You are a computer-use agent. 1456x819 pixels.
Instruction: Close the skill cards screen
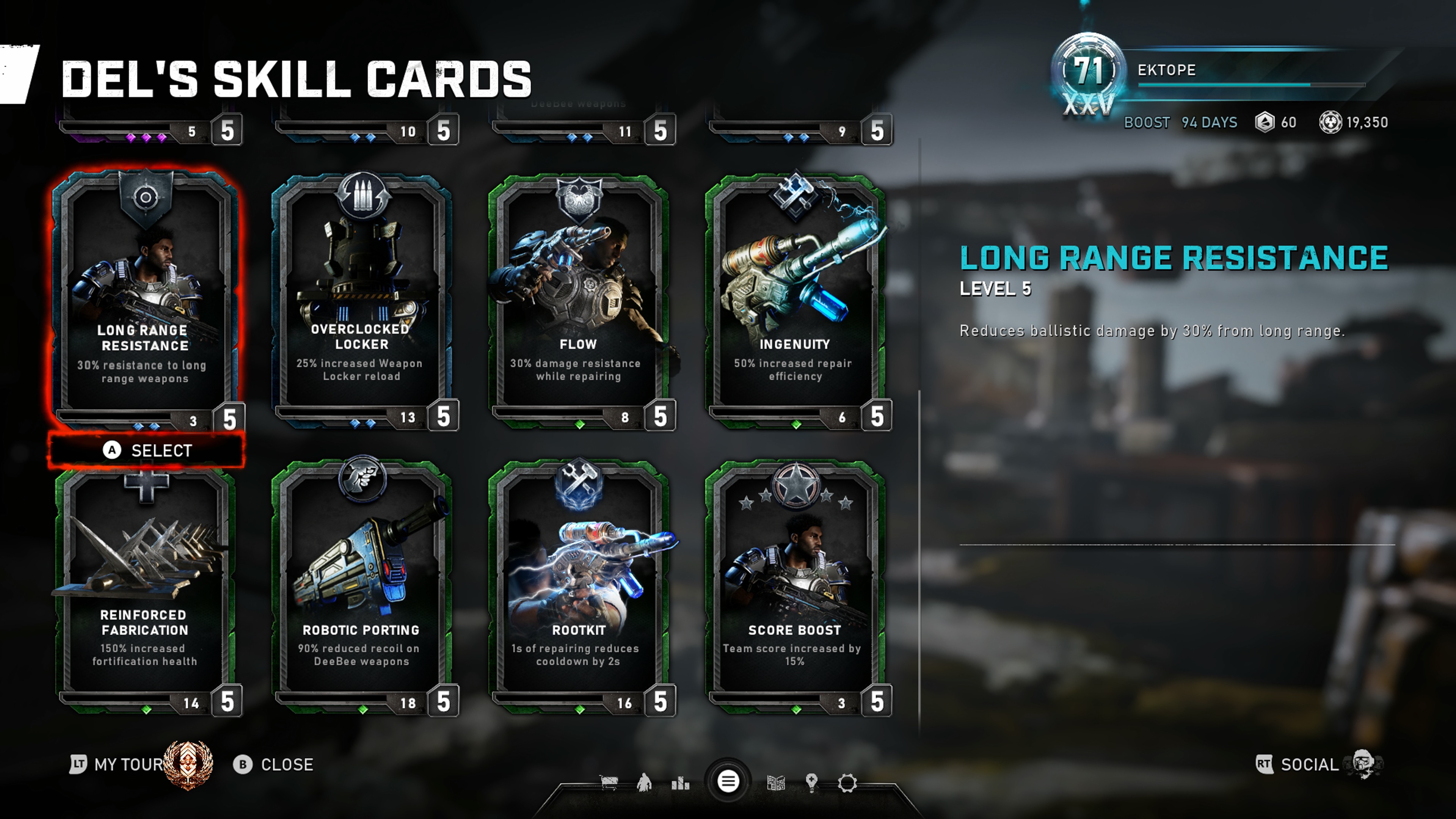274,765
